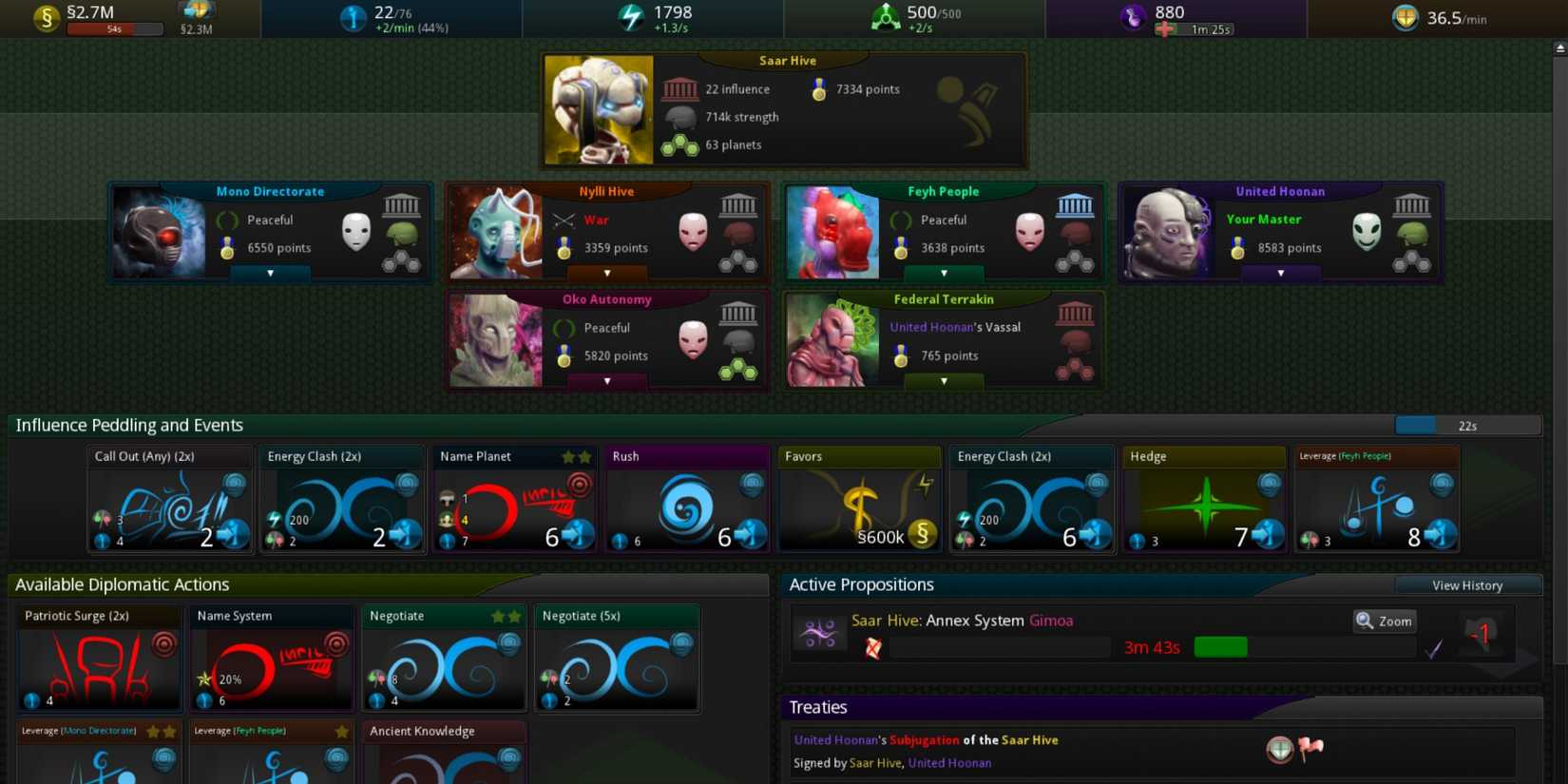The image size is (1568, 784).
Task: Click the white diplomatic mask icon on Feyh People card
Action: [1029, 229]
